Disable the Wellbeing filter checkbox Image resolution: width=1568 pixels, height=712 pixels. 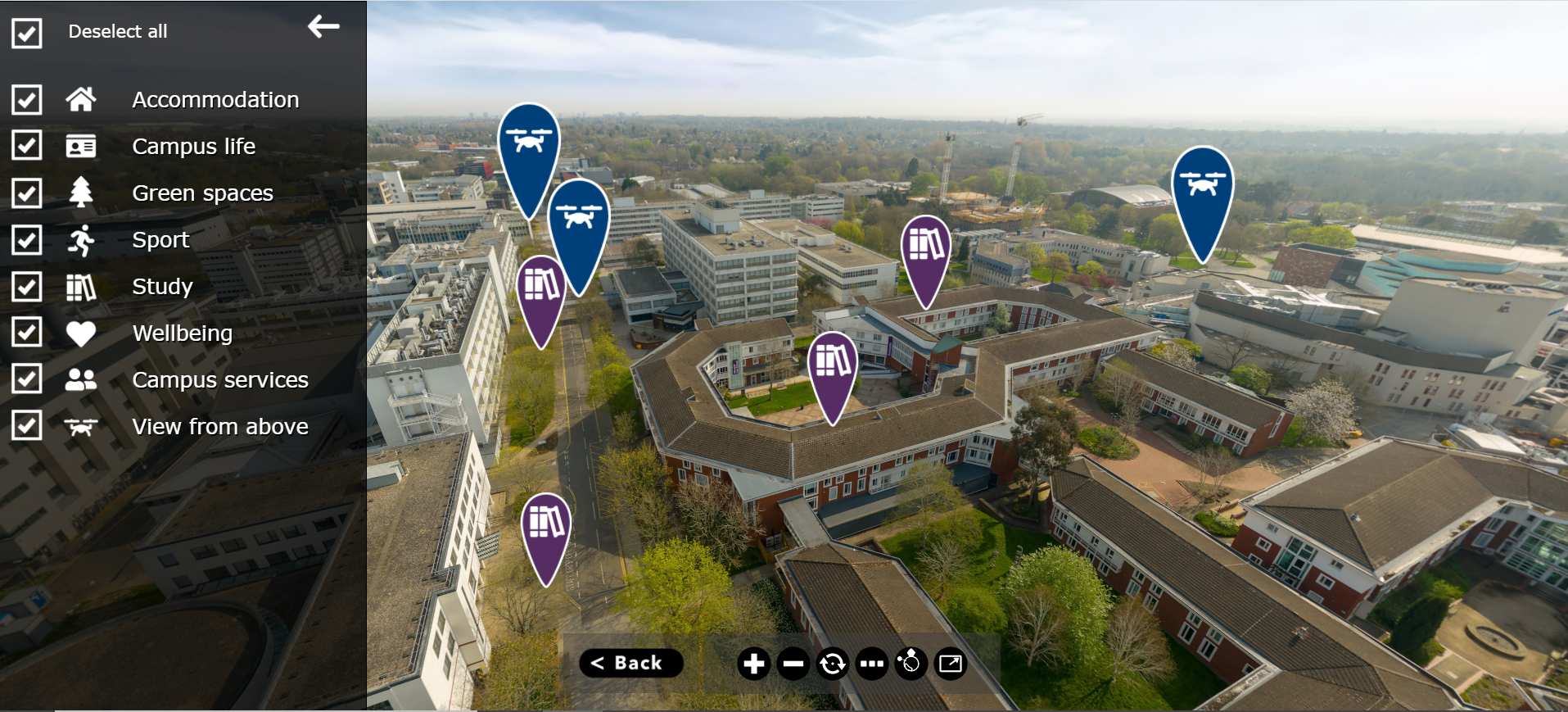tap(27, 333)
